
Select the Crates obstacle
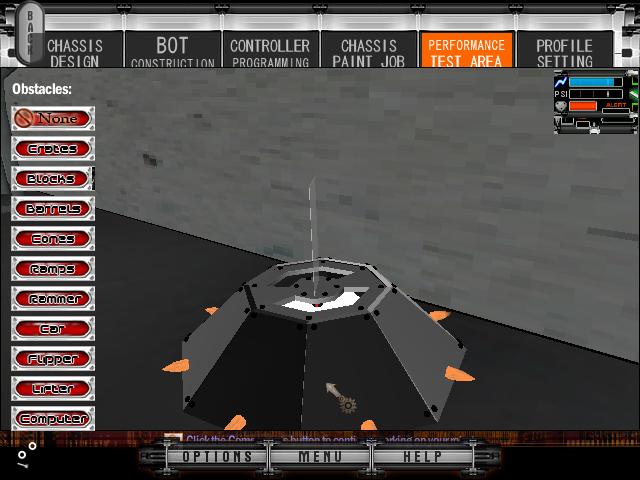tap(54, 149)
